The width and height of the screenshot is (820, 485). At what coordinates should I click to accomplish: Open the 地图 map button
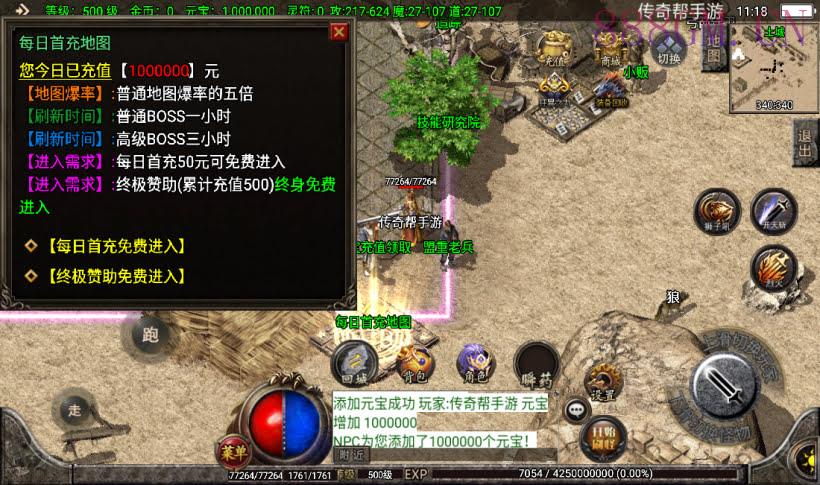point(713,50)
